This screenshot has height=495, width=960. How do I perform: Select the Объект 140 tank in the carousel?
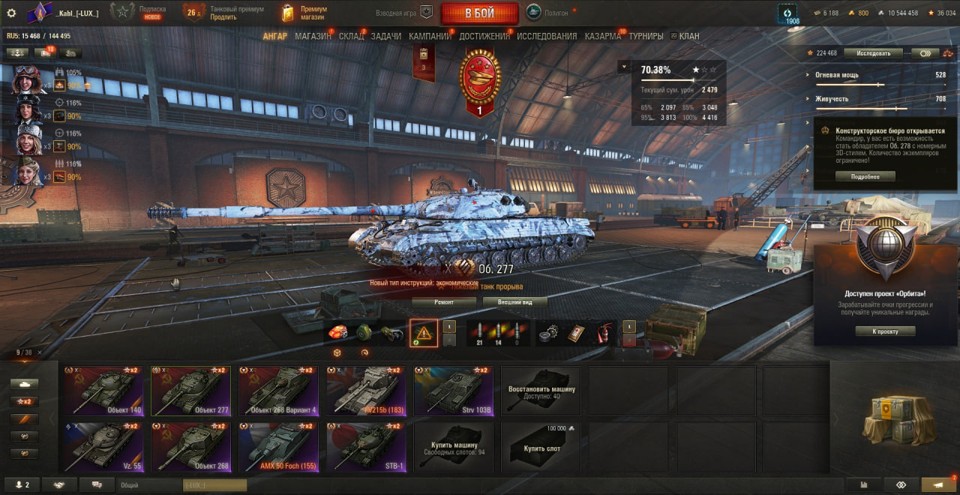click(104, 390)
